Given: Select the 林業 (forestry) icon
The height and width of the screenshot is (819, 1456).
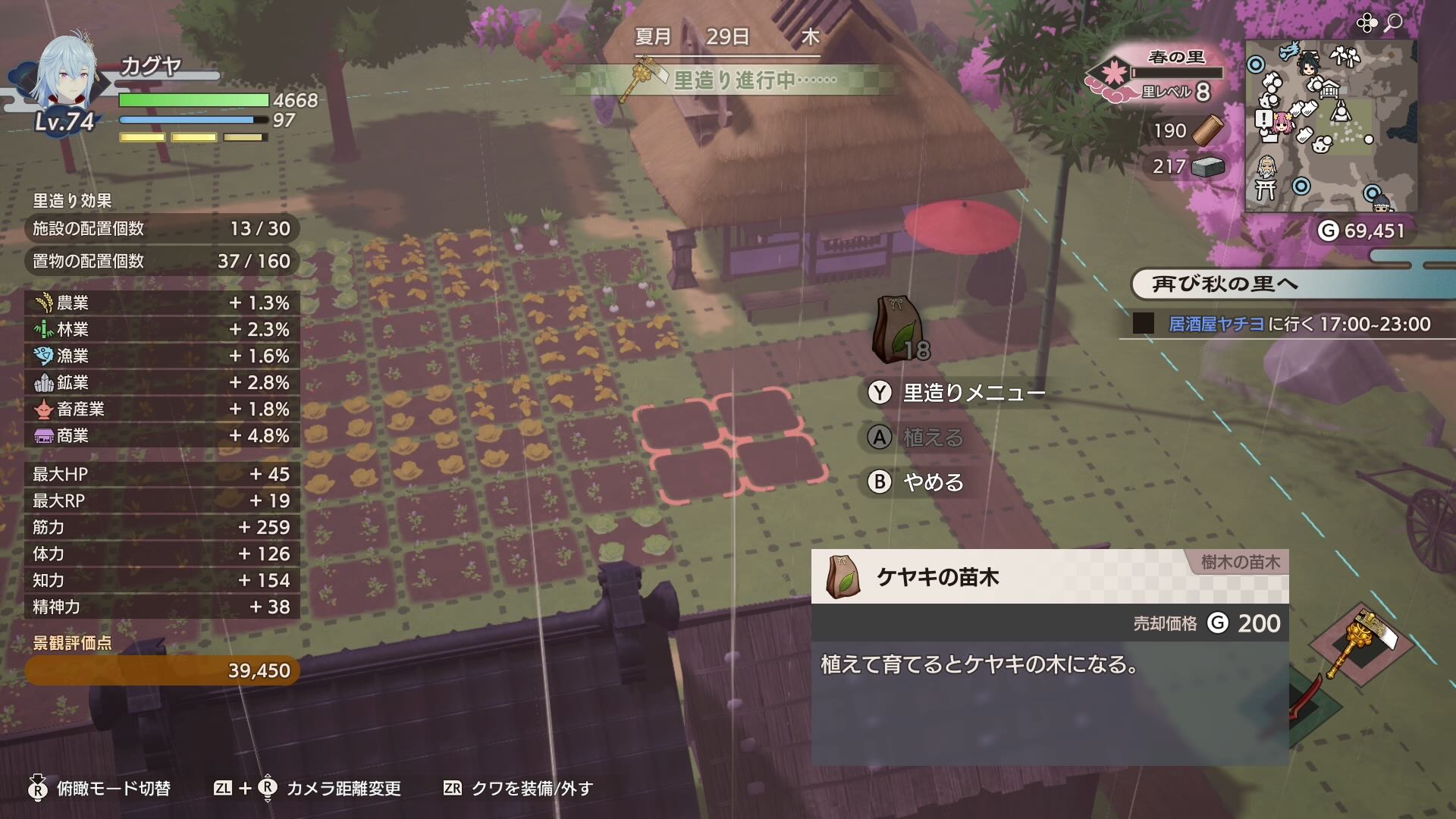Looking at the screenshot, I should tap(42, 329).
